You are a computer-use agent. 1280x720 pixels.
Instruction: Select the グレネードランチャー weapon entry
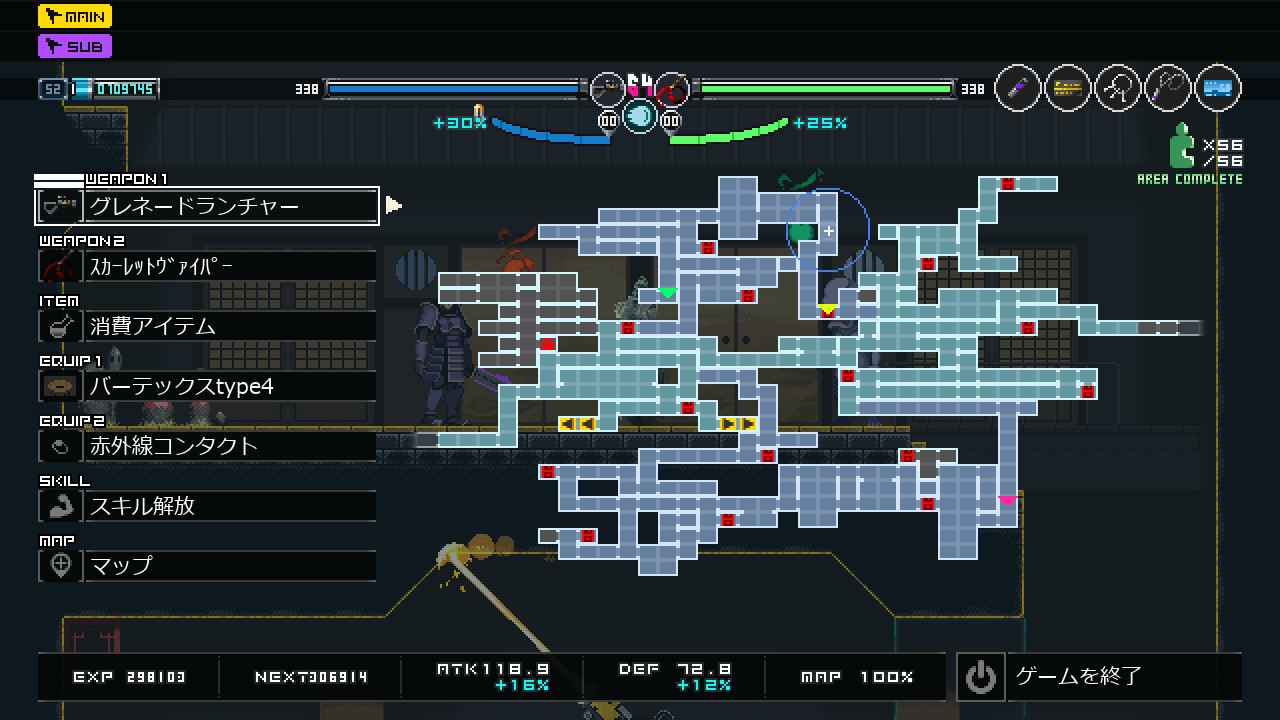(207, 206)
